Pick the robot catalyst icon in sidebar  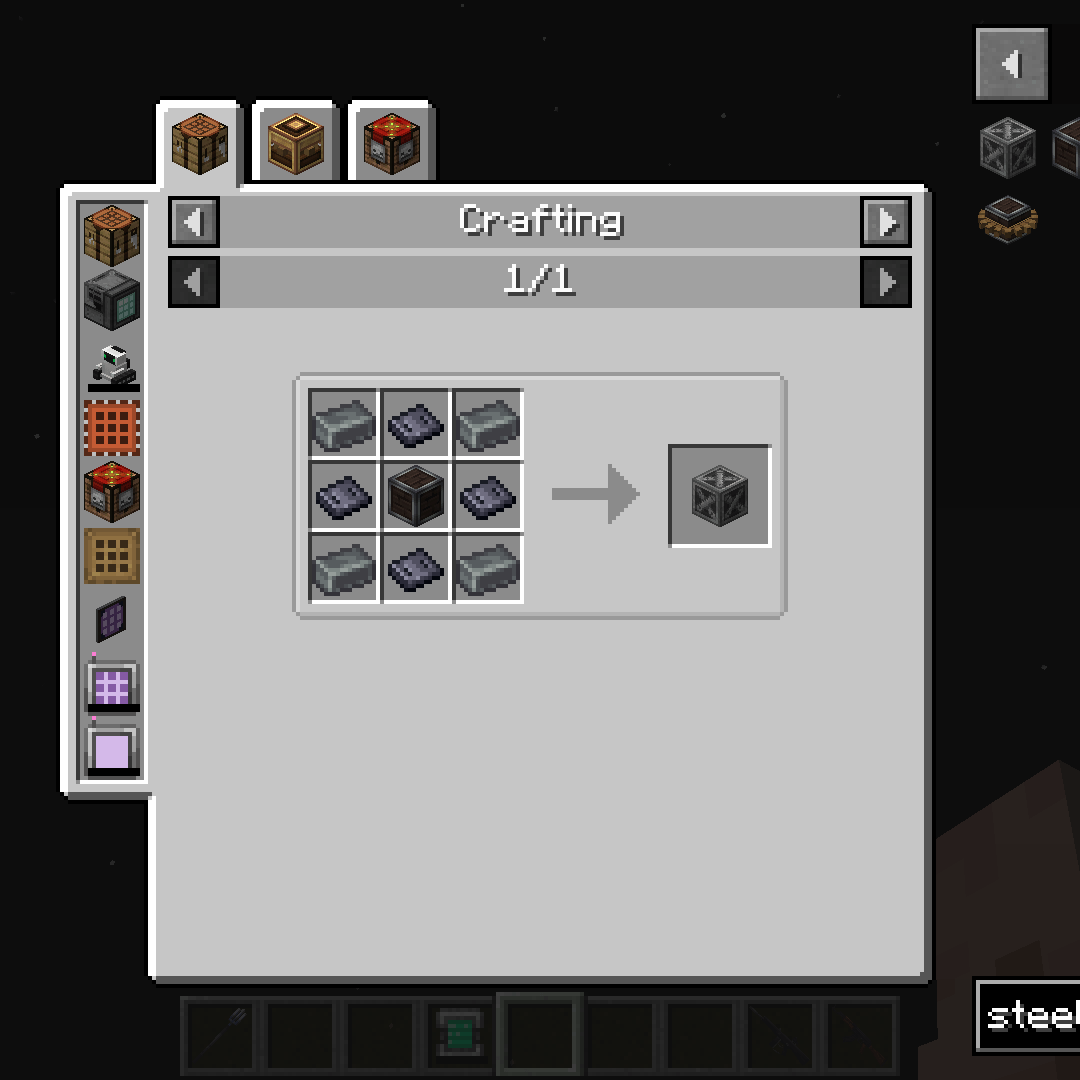pos(112,364)
